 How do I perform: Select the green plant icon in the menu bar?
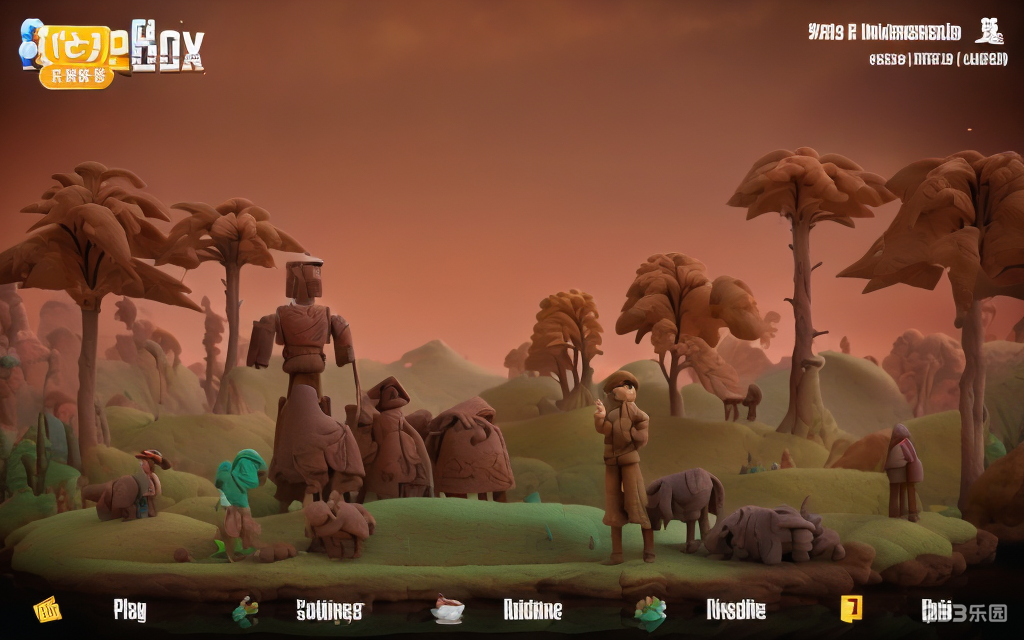tap(245, 609)
